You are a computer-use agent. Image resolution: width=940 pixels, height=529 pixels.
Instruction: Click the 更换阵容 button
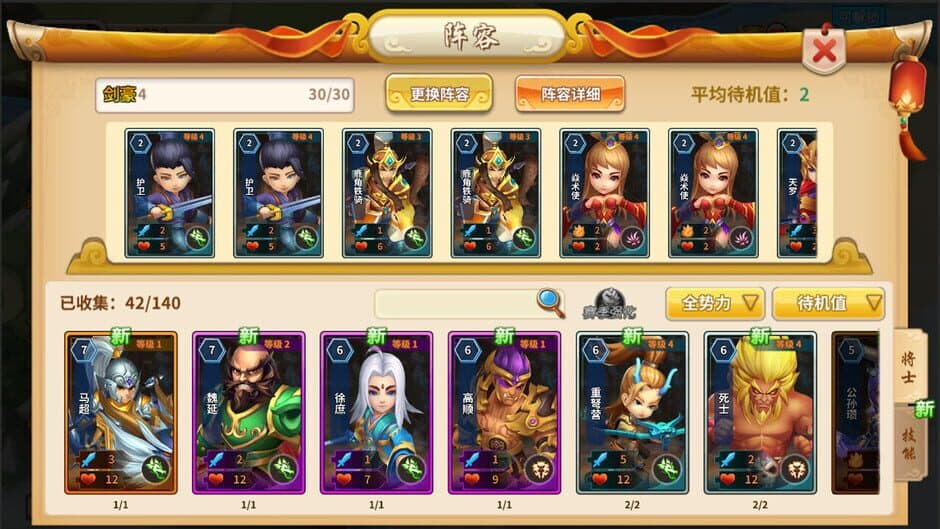tap(438, 94)
